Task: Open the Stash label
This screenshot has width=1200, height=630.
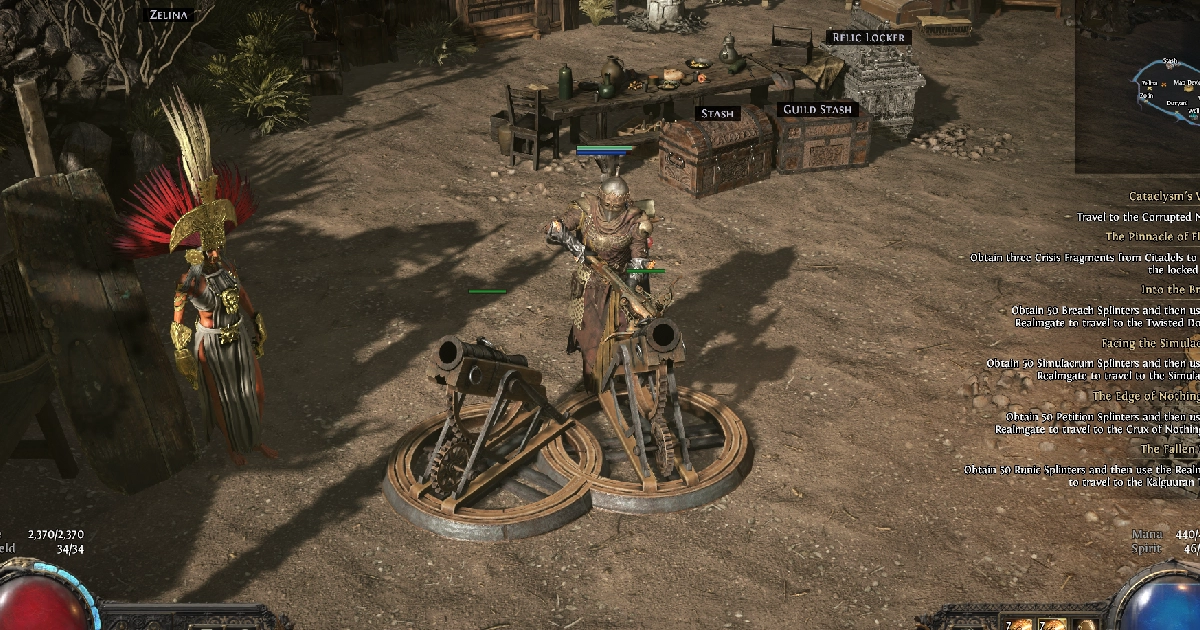Action: pos(717,113)
